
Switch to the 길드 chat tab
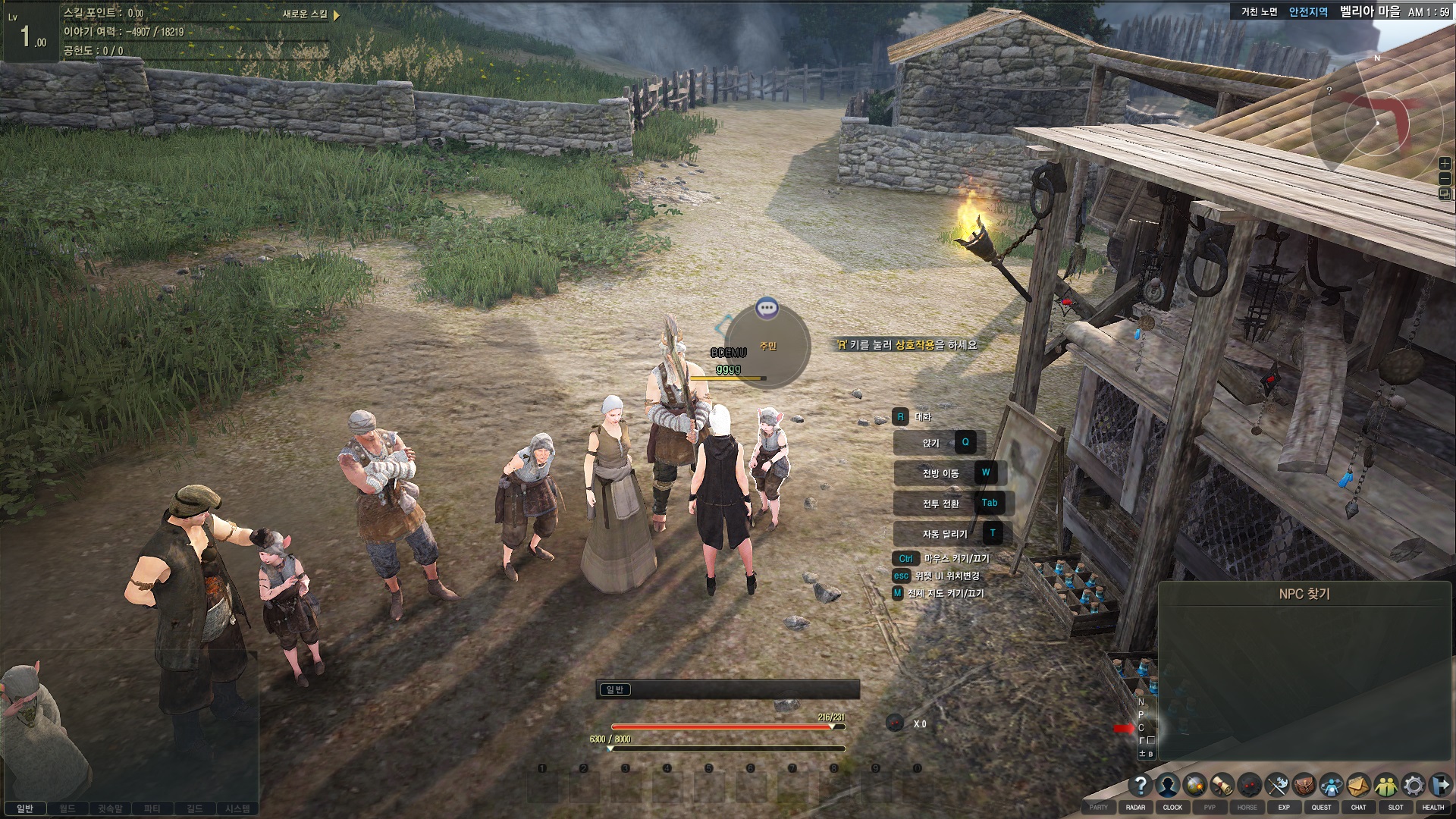click(x=195, y=809)
